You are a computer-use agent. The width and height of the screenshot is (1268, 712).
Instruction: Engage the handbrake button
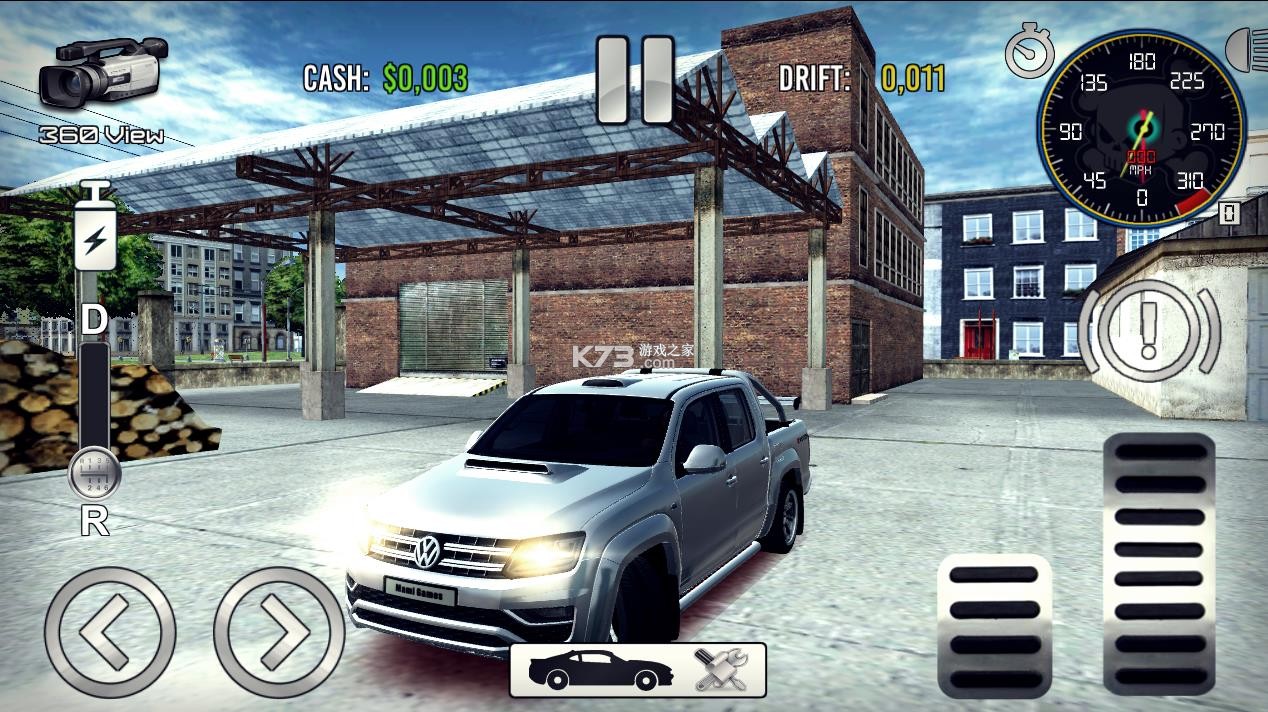tap(1149, 330)
